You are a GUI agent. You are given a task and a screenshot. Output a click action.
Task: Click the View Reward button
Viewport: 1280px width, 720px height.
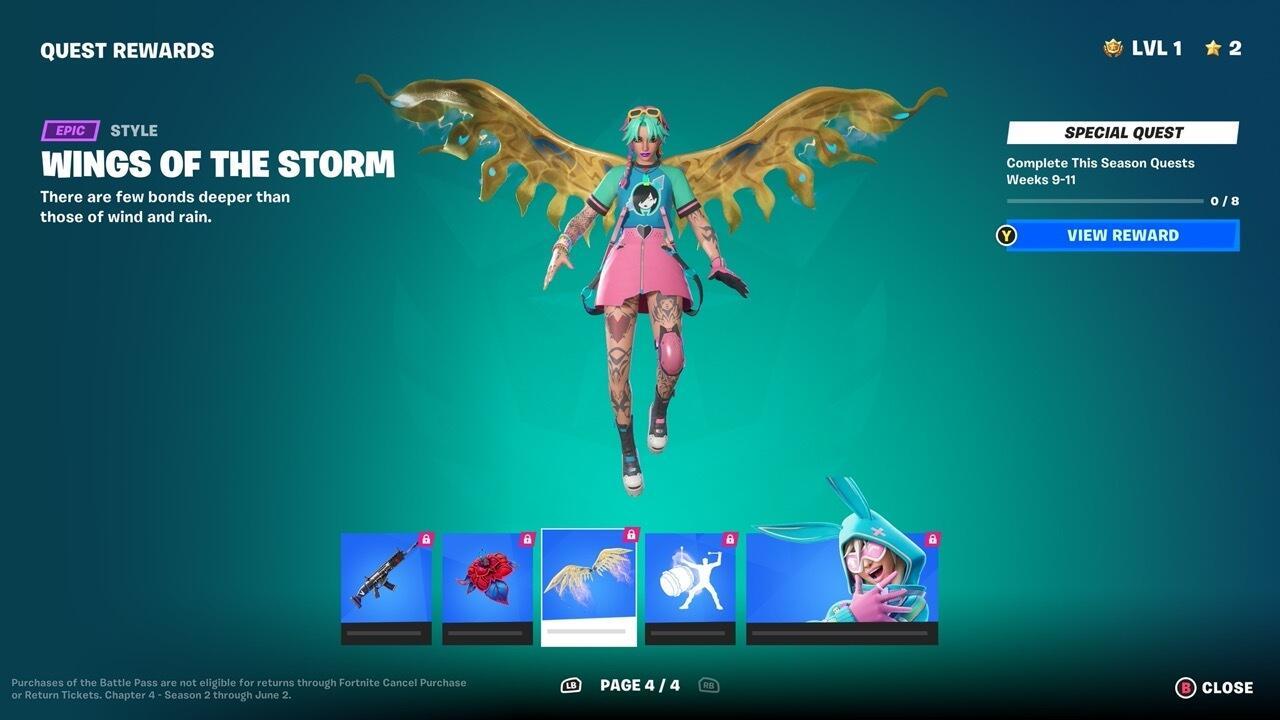(1122, 235)
